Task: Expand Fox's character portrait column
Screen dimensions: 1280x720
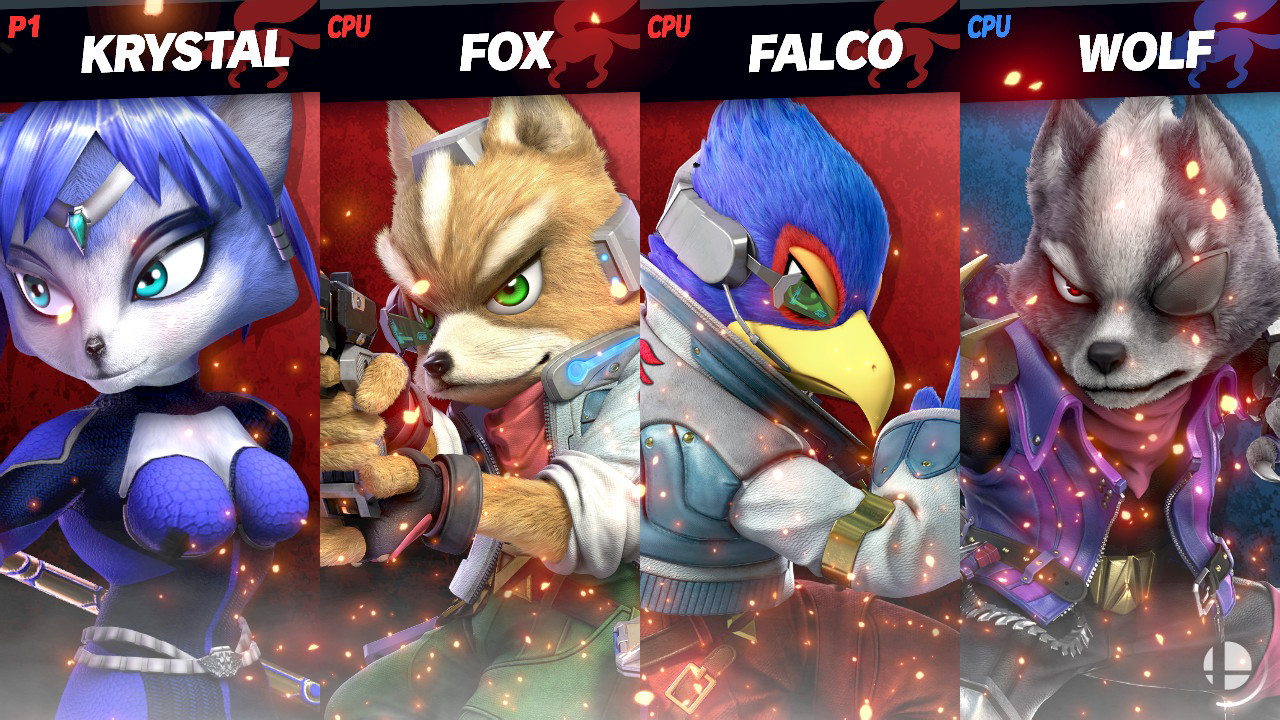Action: click(x=480, y=400)
